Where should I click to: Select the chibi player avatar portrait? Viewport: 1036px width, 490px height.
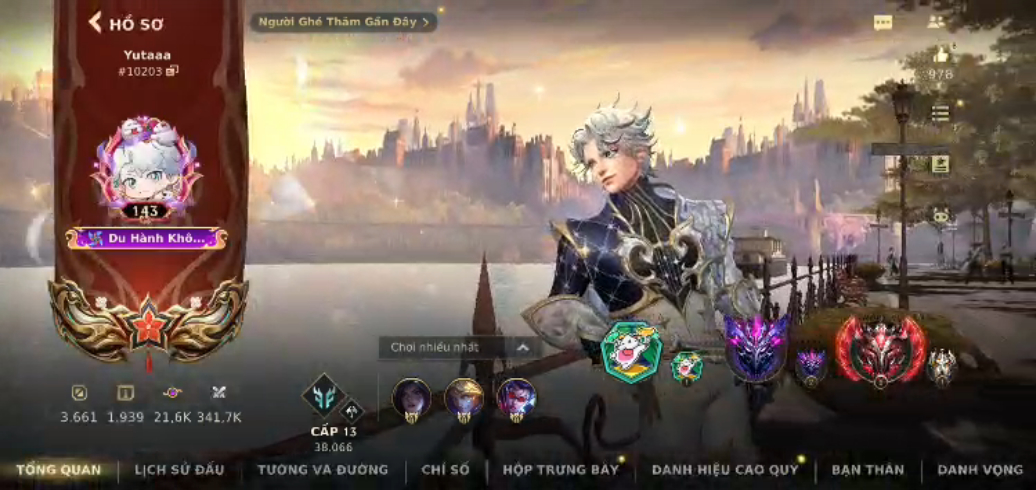coord(146,165)
